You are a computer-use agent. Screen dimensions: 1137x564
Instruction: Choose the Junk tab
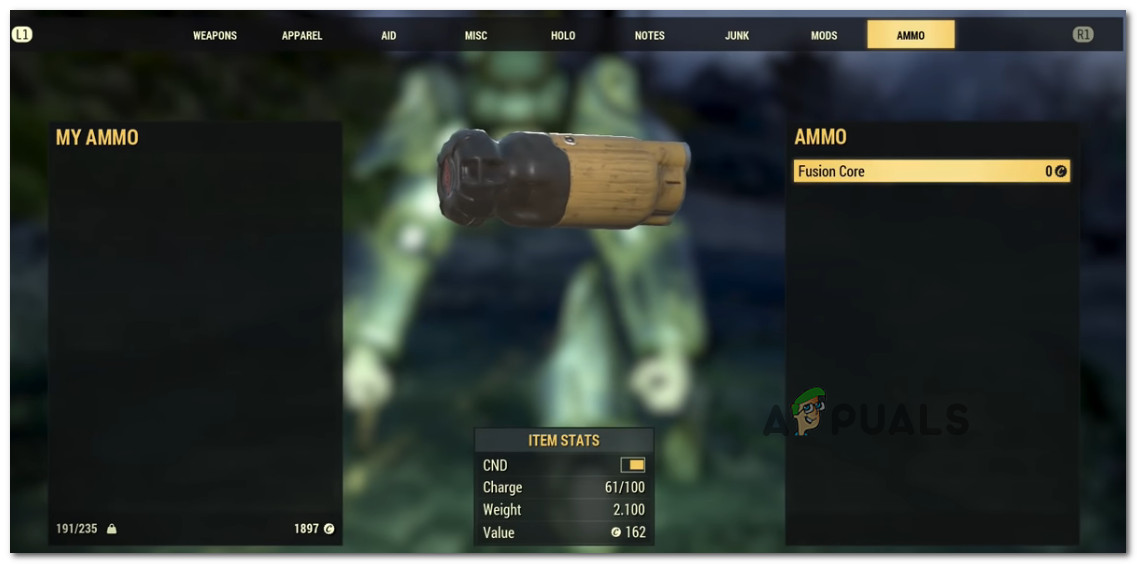737,35
